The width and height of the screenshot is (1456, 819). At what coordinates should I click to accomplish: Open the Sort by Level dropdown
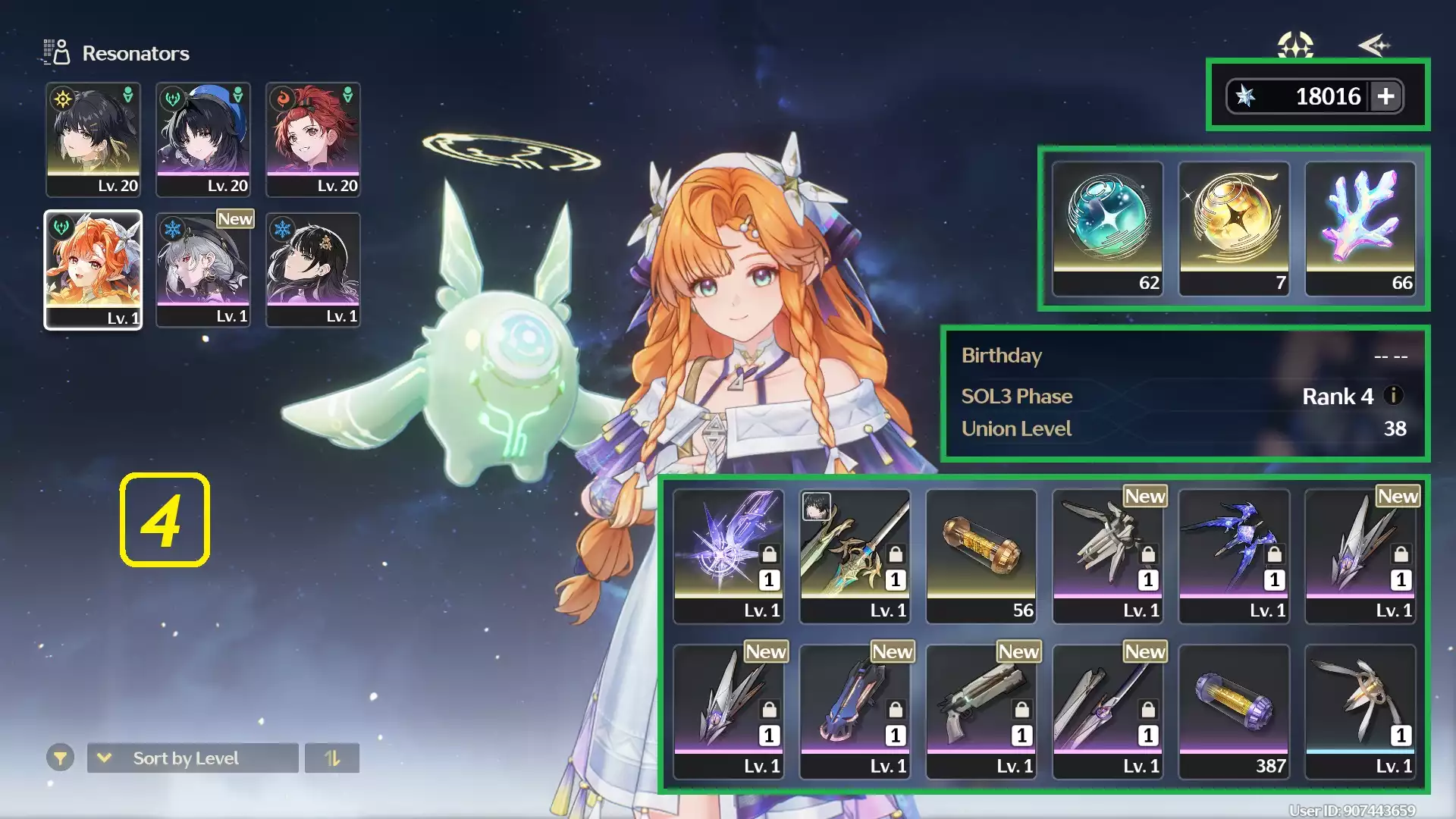tap(193, 758)
